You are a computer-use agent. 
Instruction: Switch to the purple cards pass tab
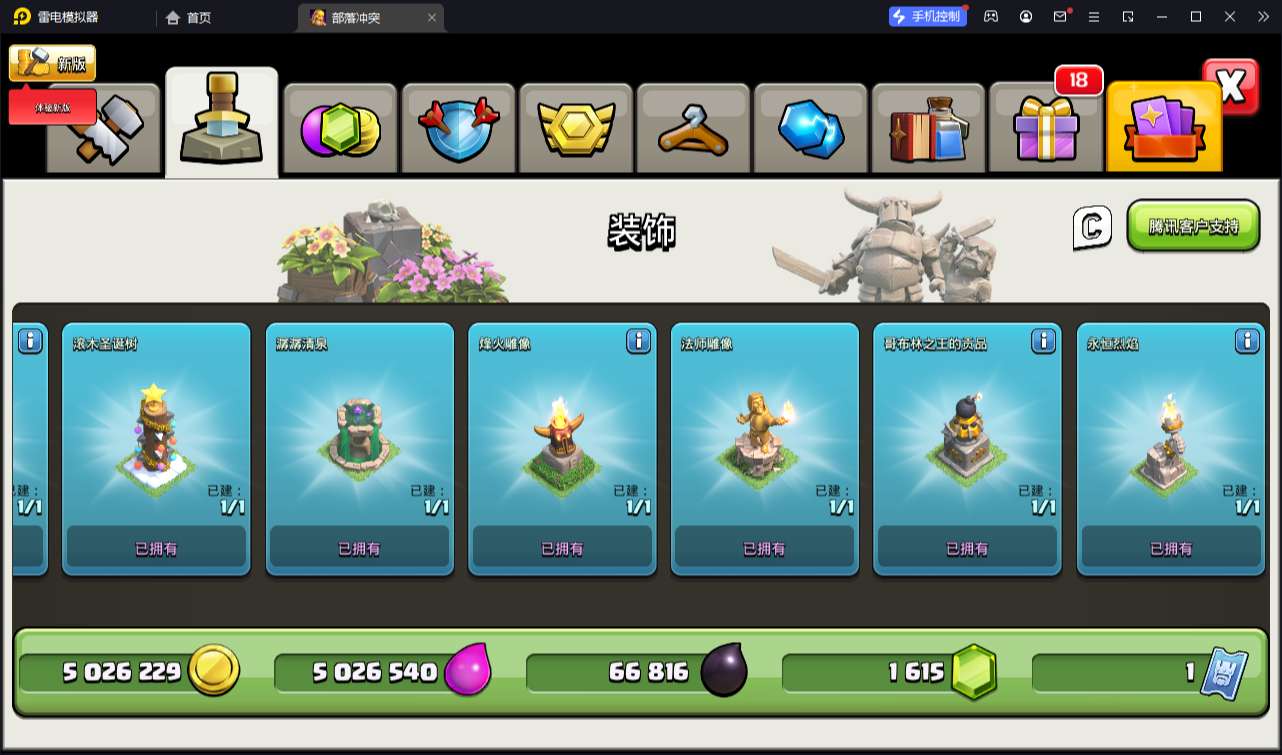1164,129
